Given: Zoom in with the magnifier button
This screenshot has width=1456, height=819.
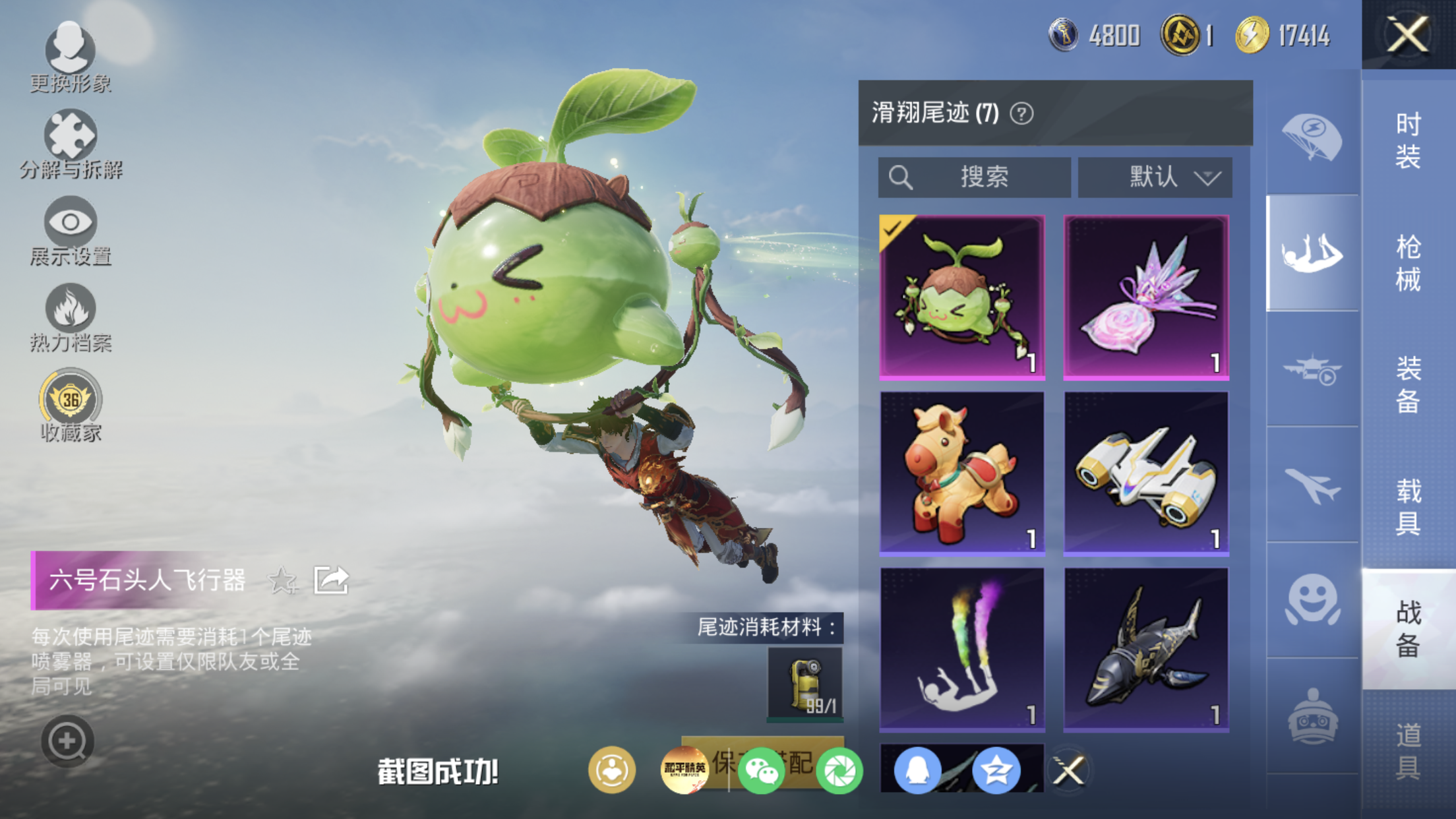Looking at the screenshot, I should 67,741.
